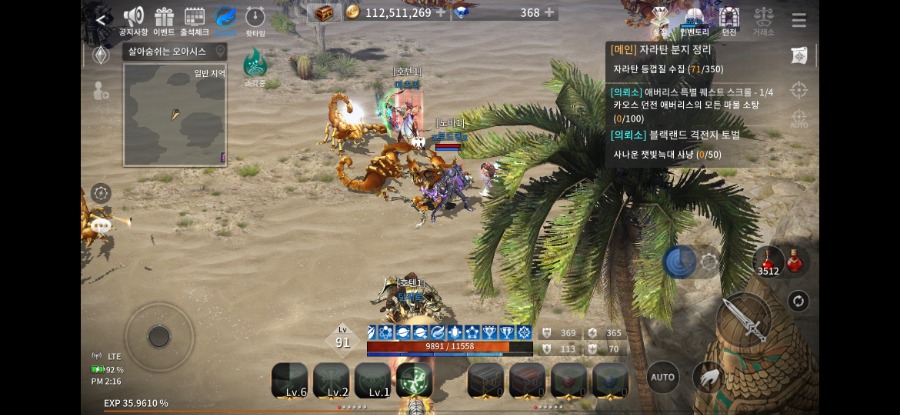
Task: Open the 출석체크 attendance calendar
Action: coord(195,20)
